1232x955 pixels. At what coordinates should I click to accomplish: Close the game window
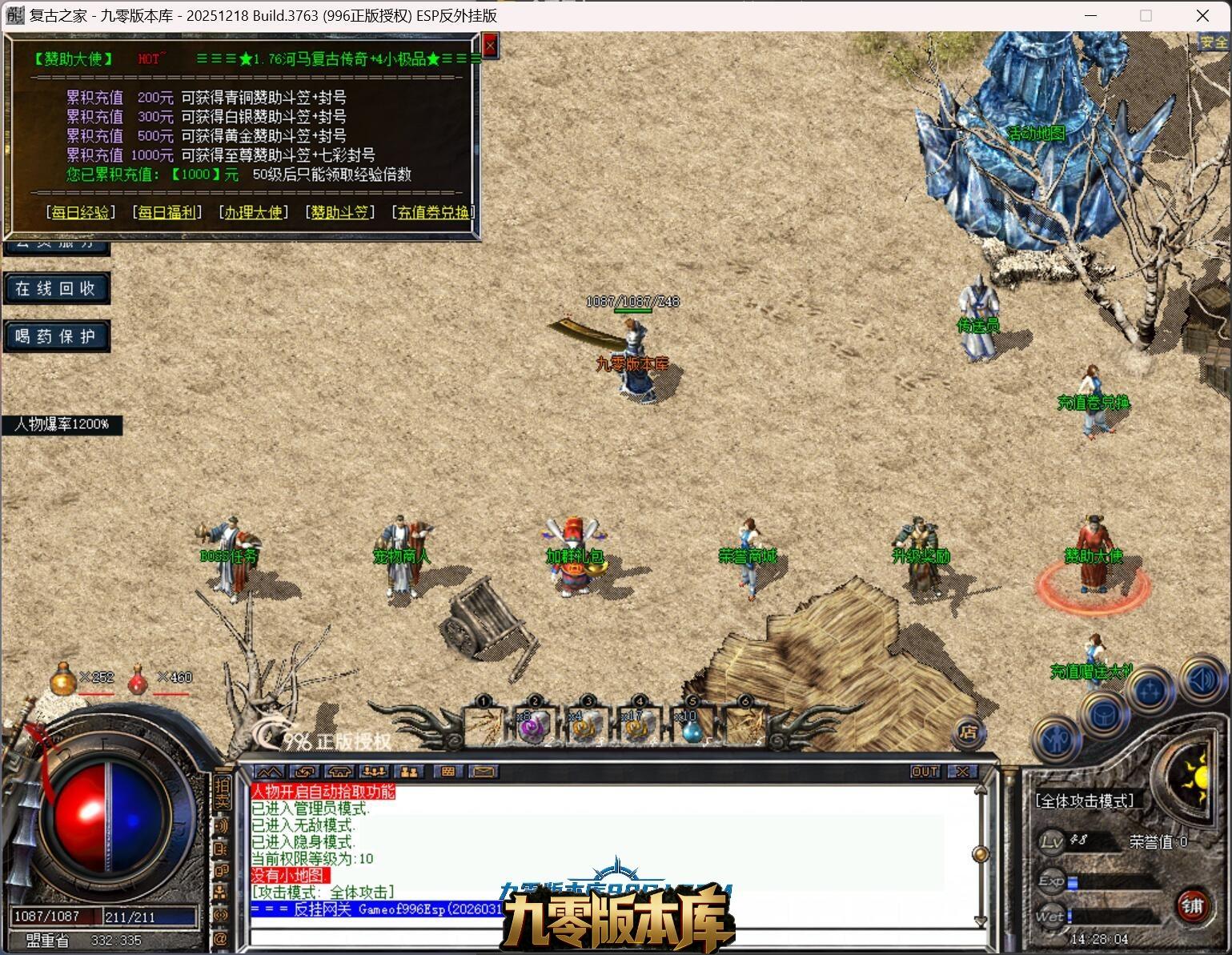pyautogui.click(x=1202, y=15)
